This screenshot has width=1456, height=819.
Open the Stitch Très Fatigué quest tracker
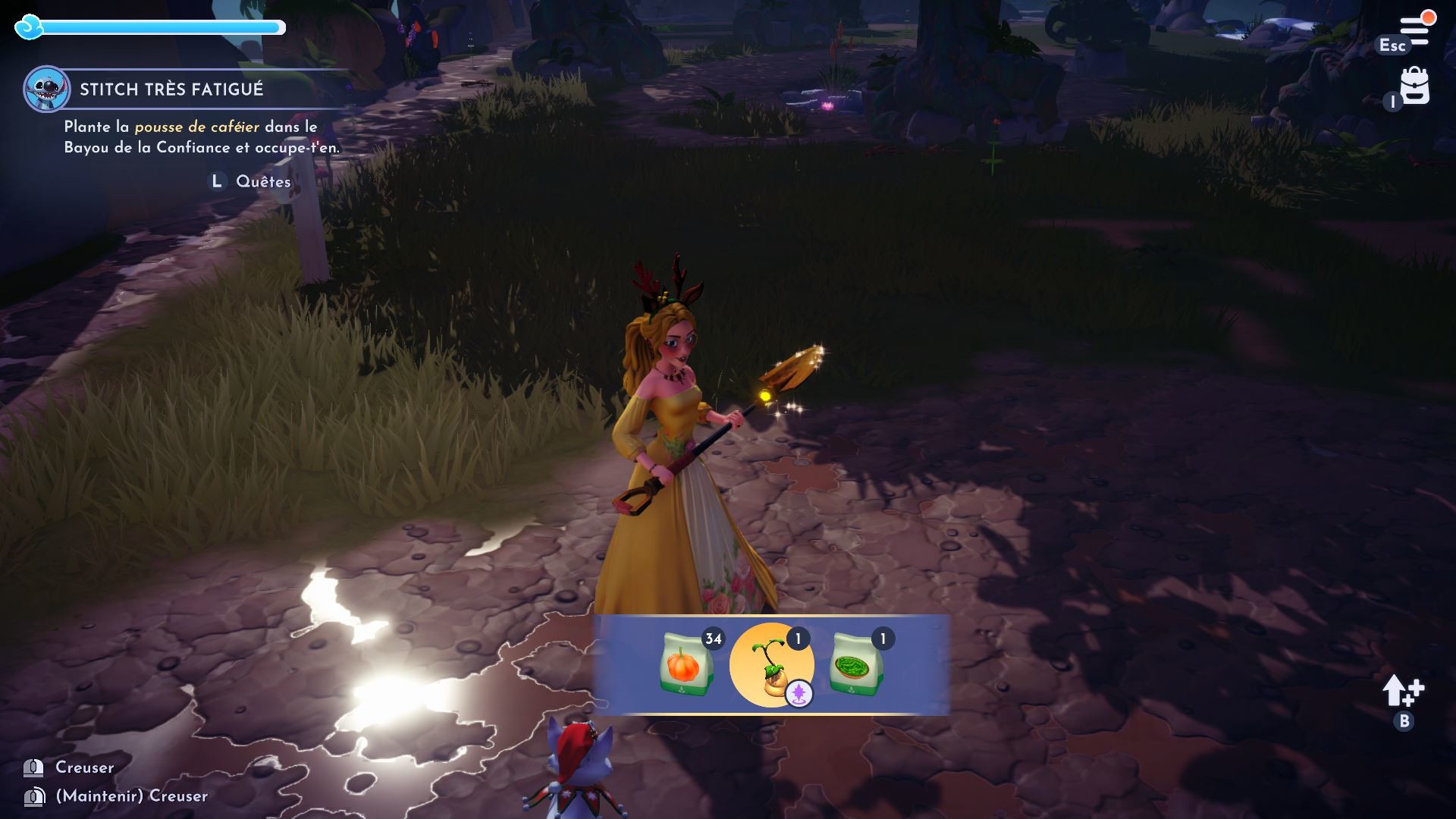[x=171, y=89]
